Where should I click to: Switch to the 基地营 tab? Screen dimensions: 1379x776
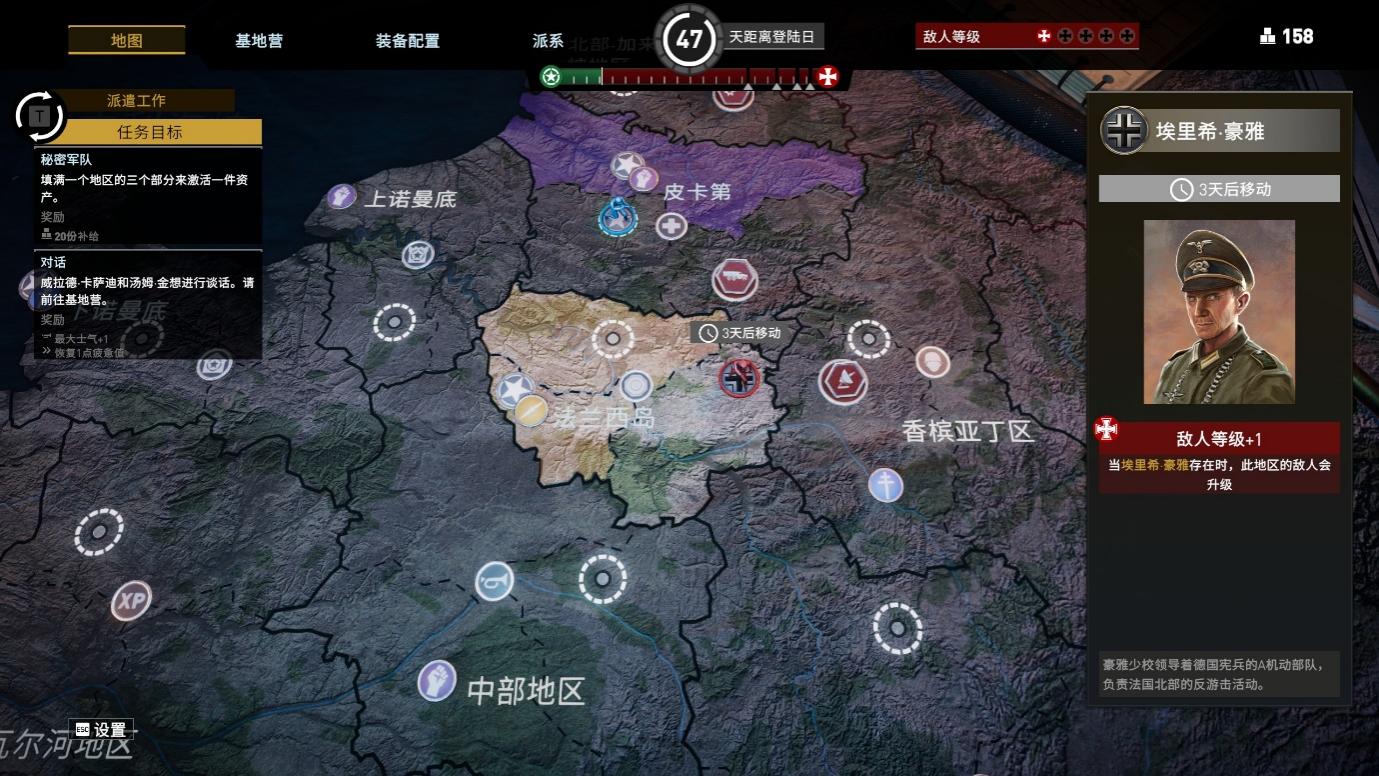(258, 41)
